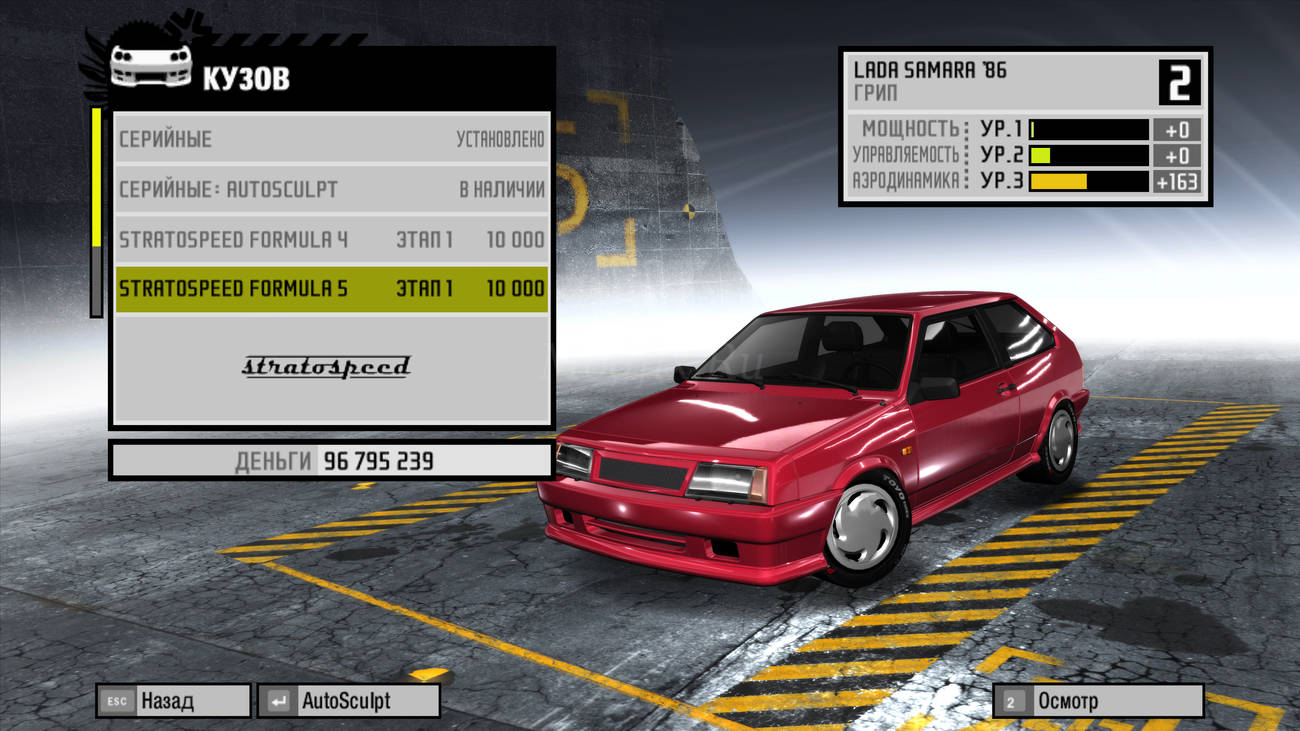Select the Серийные body kit row
The image size is (1300, 731).
click(331, 139)
